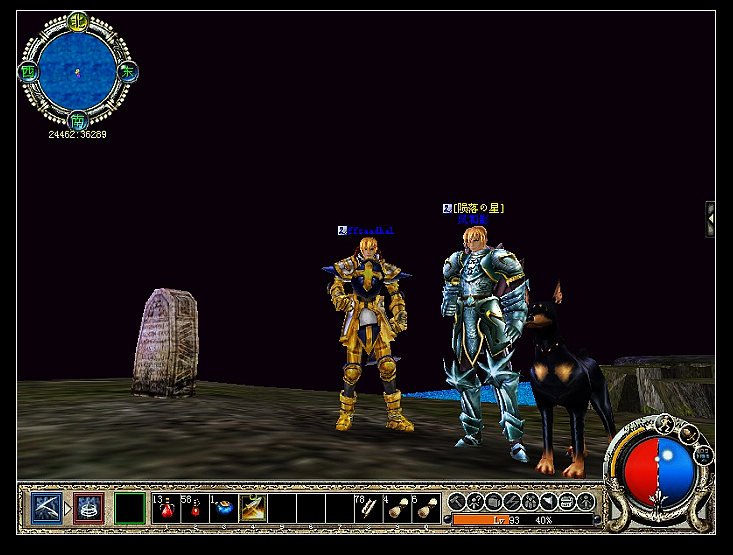Select the south (南) compass orb
Screen dimensions: 733x555
tap(78, 122)
